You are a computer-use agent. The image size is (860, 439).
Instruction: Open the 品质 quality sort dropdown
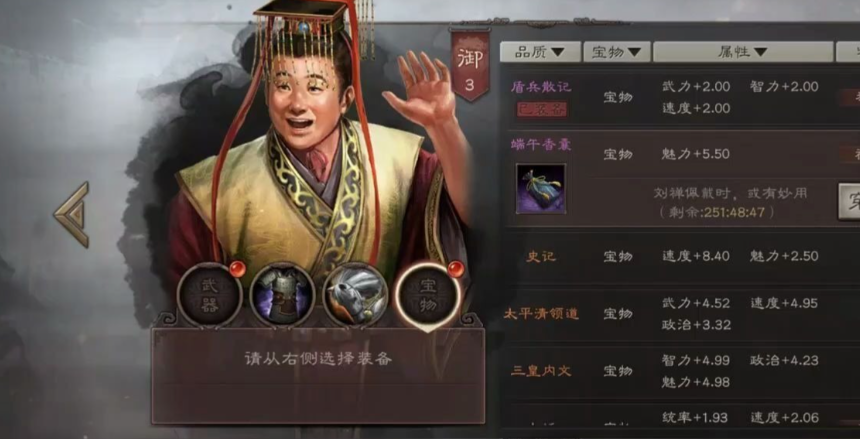pos(540,52)
